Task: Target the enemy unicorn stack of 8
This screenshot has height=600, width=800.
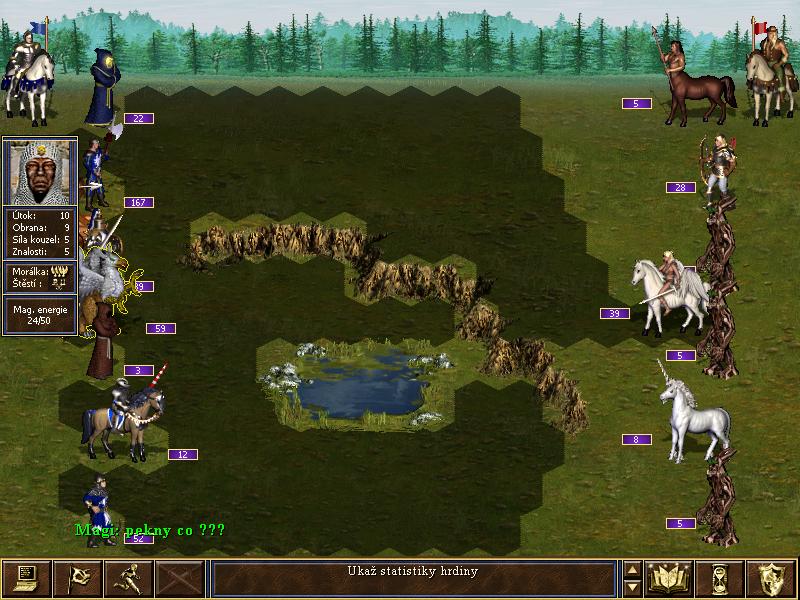Action: click(693, 410)
